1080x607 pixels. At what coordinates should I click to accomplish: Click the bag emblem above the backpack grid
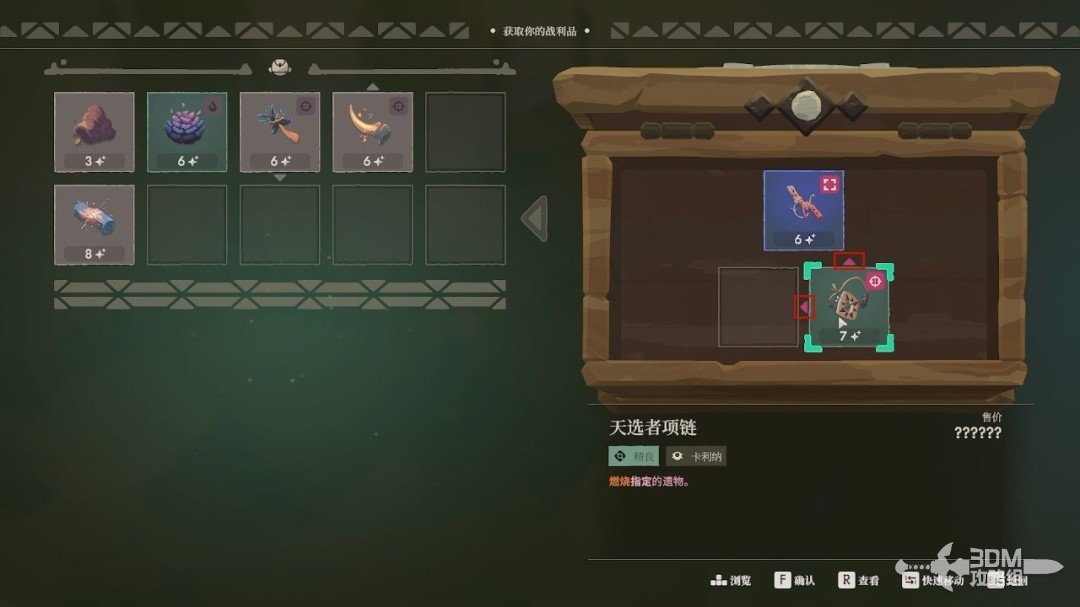(x=280, y=67)
